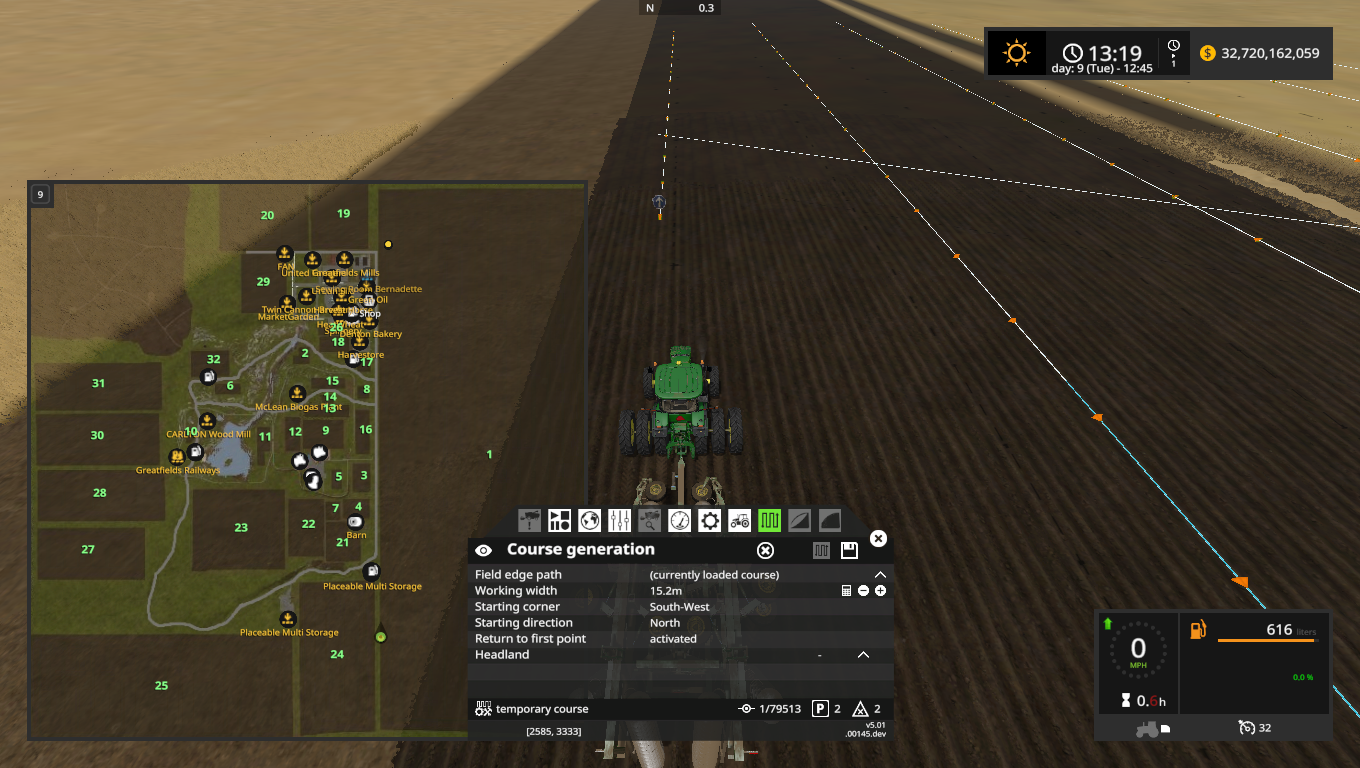
Task: Select the tractor vehicle settings icon
Action: click(740, 520)
